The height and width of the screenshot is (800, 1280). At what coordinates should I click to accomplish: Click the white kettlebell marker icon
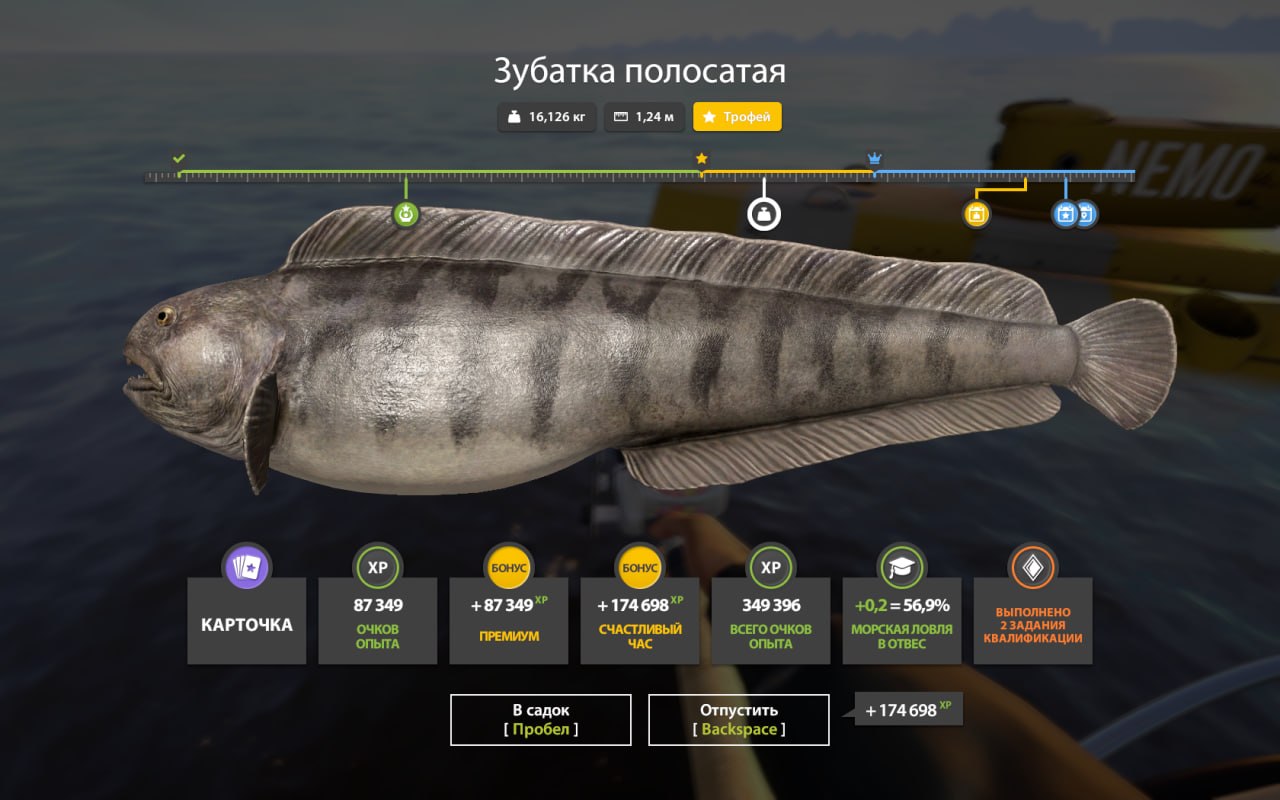tap(763, 213)
